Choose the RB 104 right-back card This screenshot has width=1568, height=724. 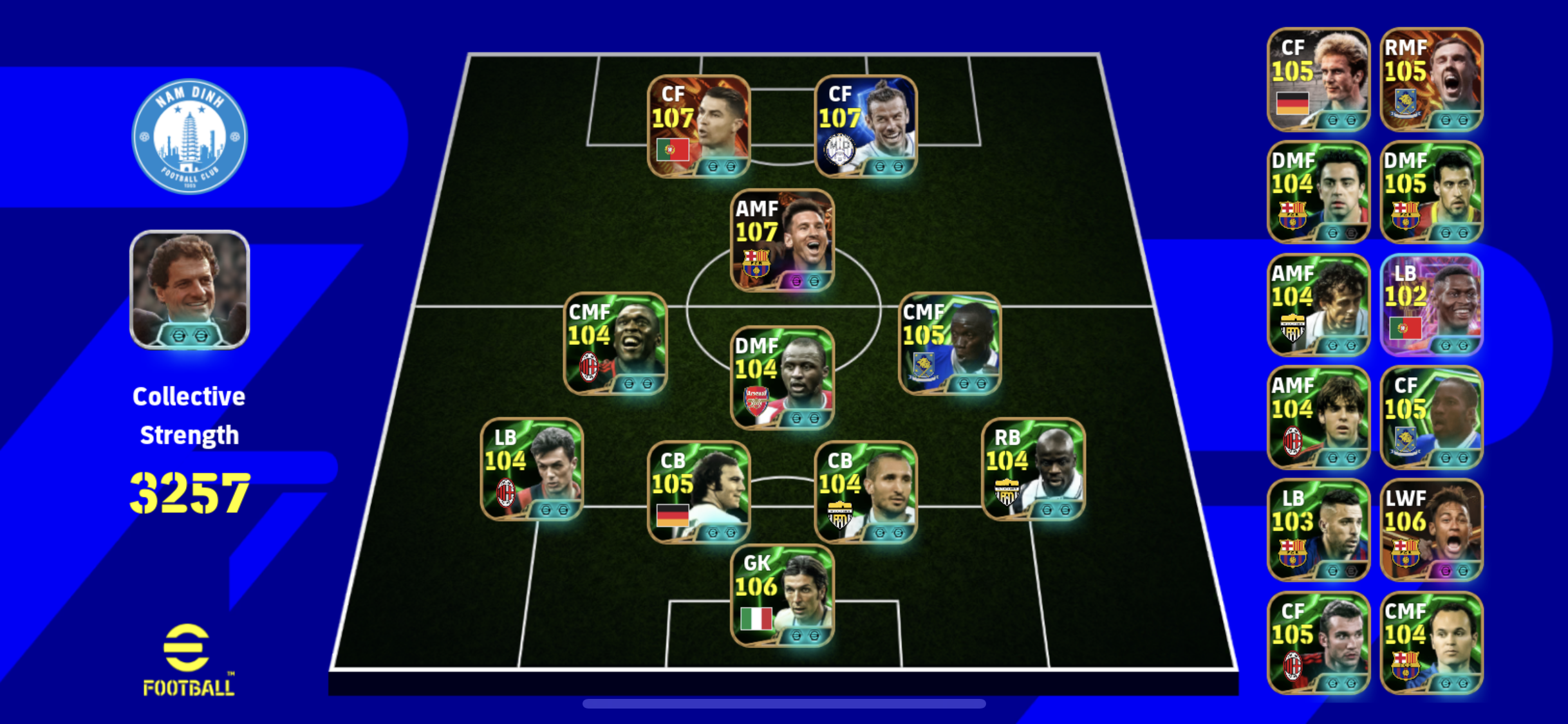pyautogui.click(x=1033, y=469)
